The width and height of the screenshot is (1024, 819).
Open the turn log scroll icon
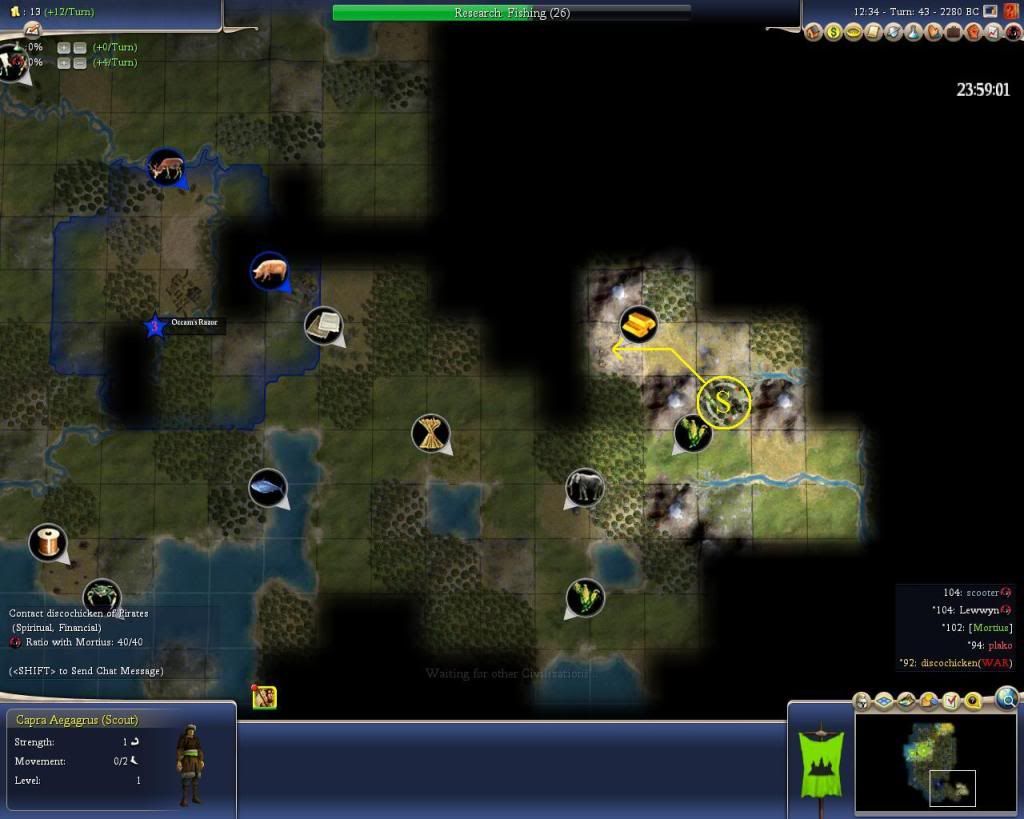click(873, 33)
